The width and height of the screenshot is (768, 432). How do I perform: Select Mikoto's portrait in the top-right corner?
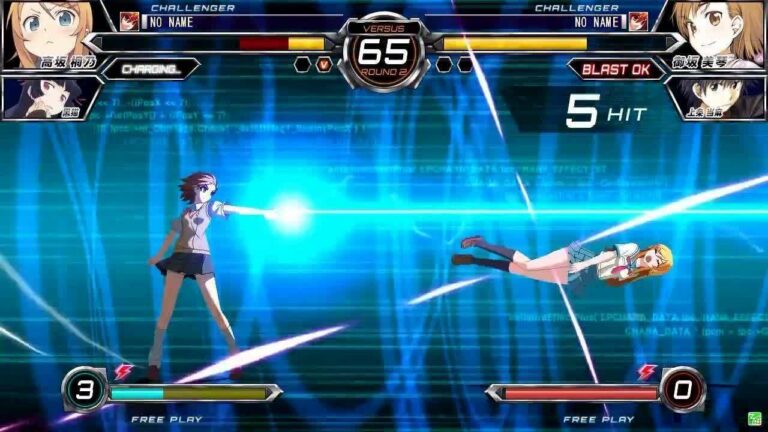[722, 30]
